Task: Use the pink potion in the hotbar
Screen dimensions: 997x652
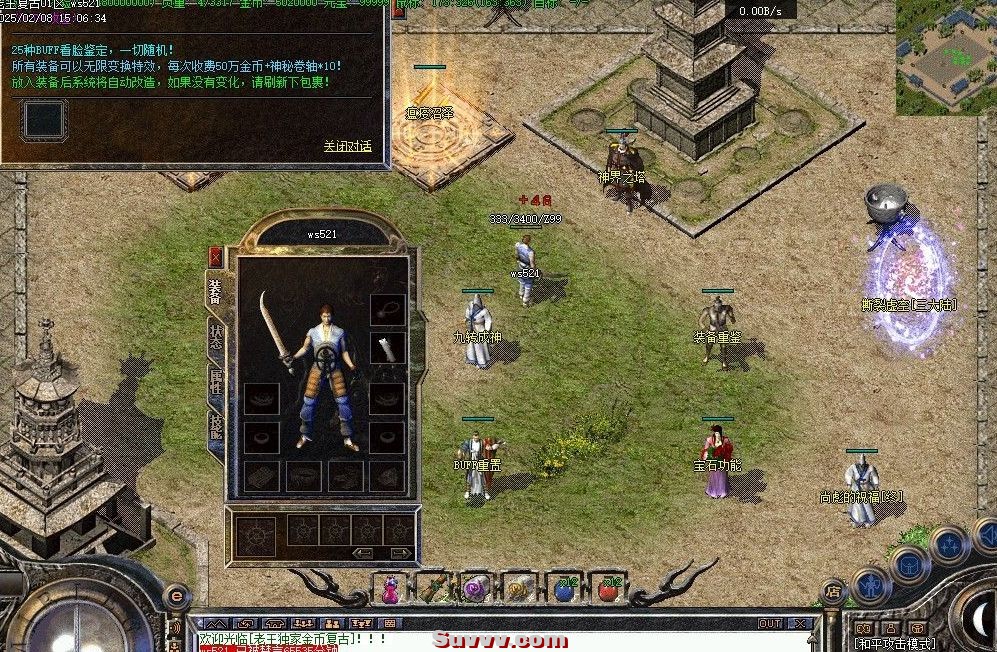Action: click(391, 587)
